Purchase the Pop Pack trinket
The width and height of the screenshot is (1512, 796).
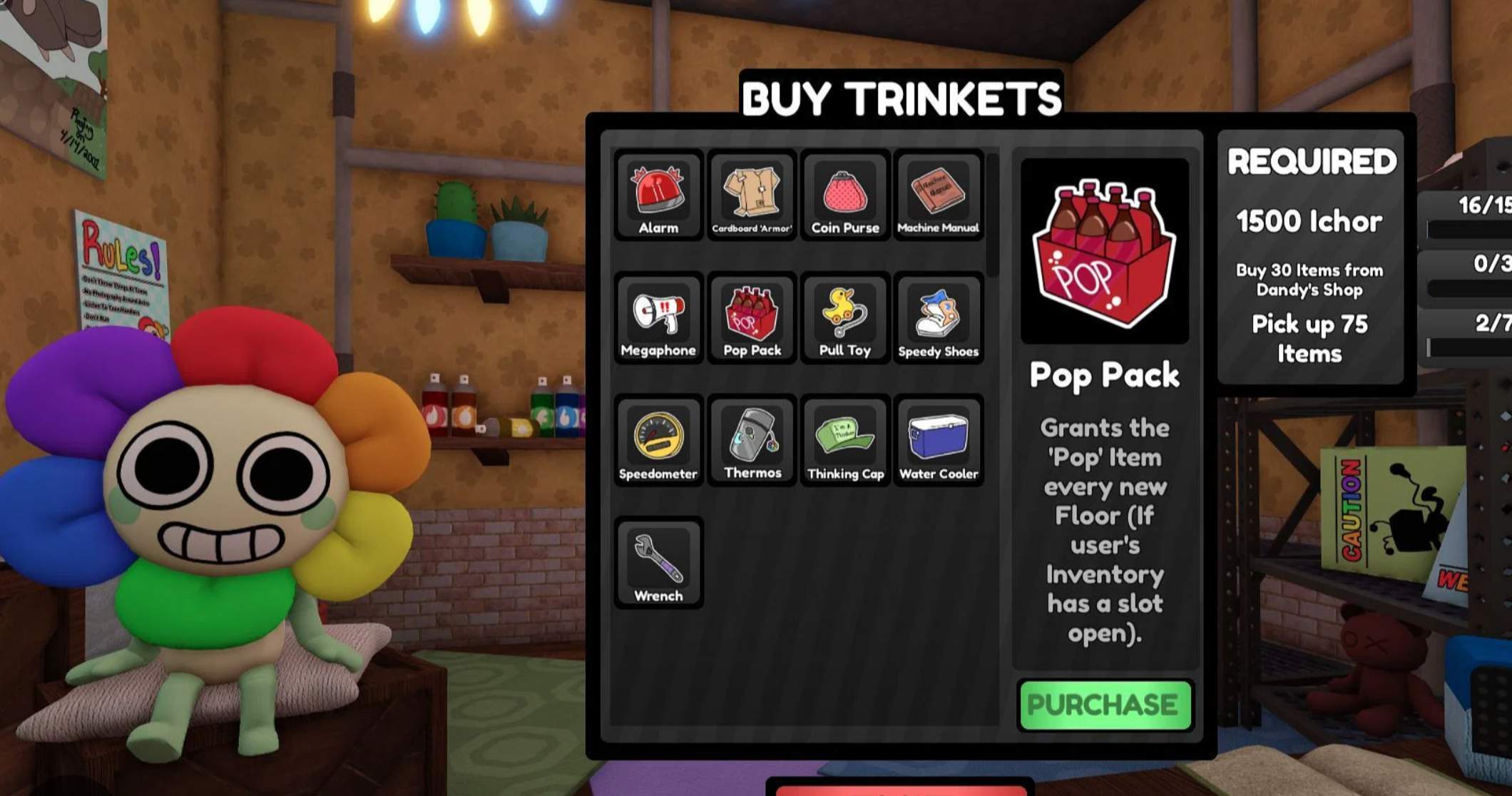1105,705
